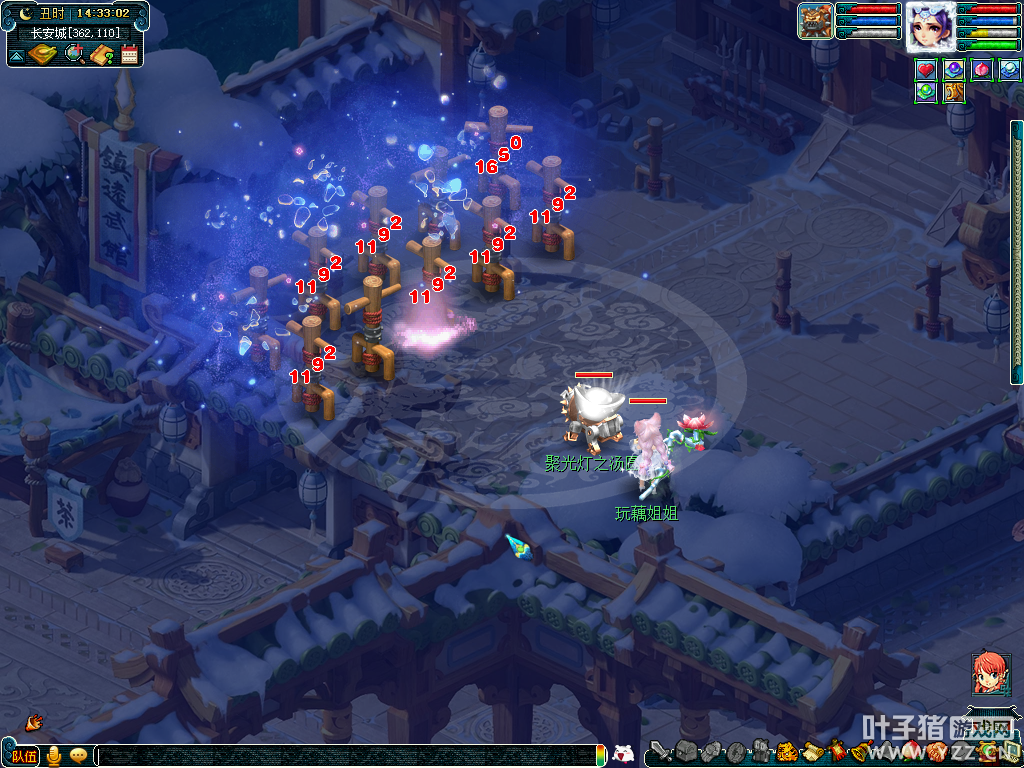Open the world map magnifier icon

(74, 54)
